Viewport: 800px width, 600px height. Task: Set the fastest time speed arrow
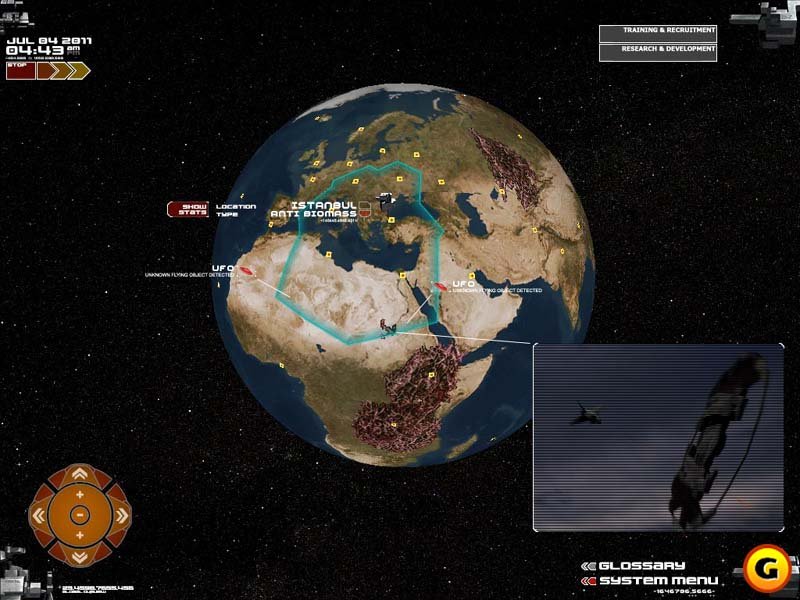pyautogui.click(x=78, y=70)
